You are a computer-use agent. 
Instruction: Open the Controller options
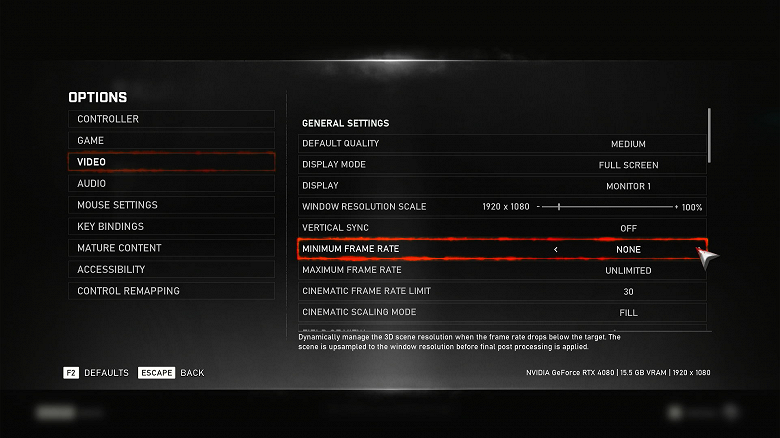[x=170, y=119]
